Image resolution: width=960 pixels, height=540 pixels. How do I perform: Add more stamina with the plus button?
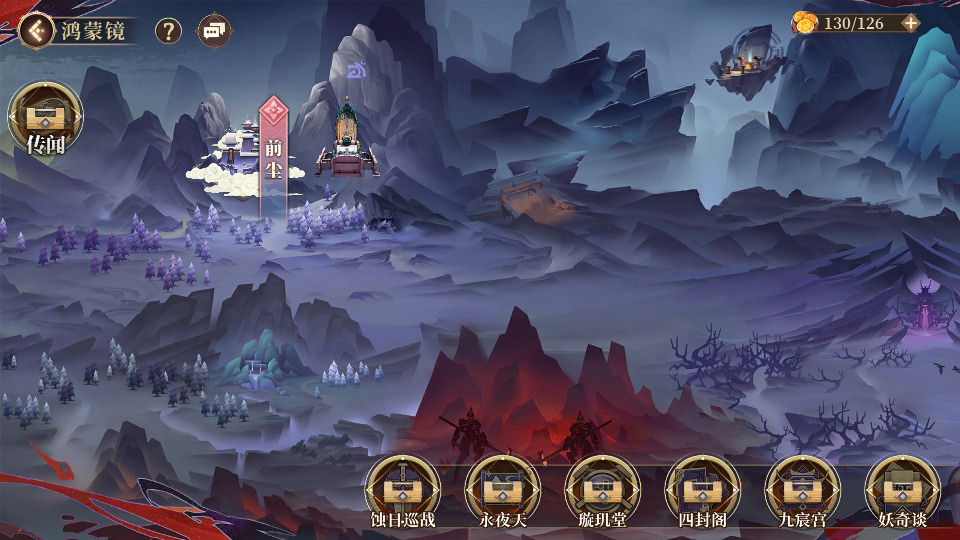[910, 22]
